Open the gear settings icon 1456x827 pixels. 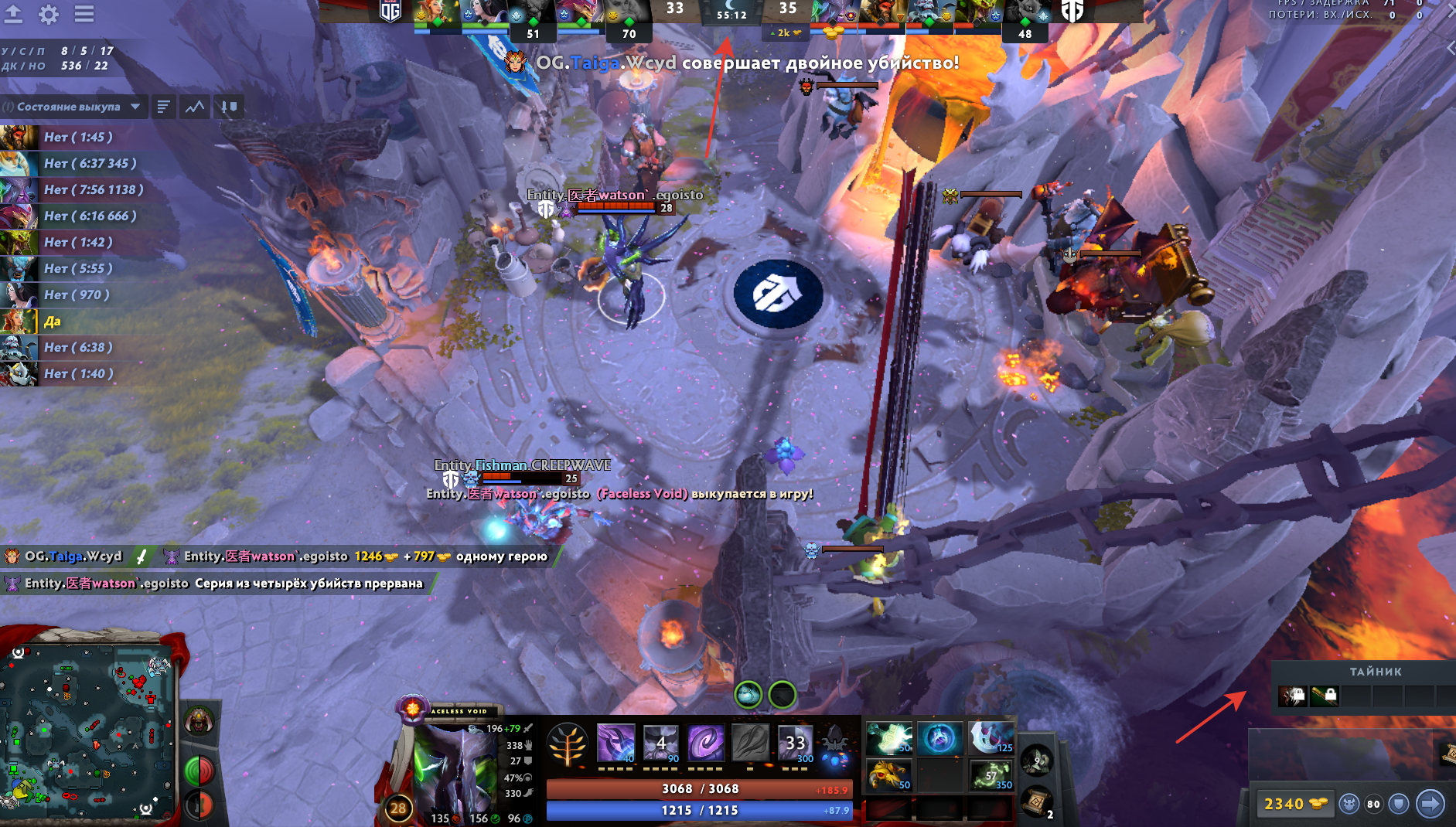(x=48, y=14)
